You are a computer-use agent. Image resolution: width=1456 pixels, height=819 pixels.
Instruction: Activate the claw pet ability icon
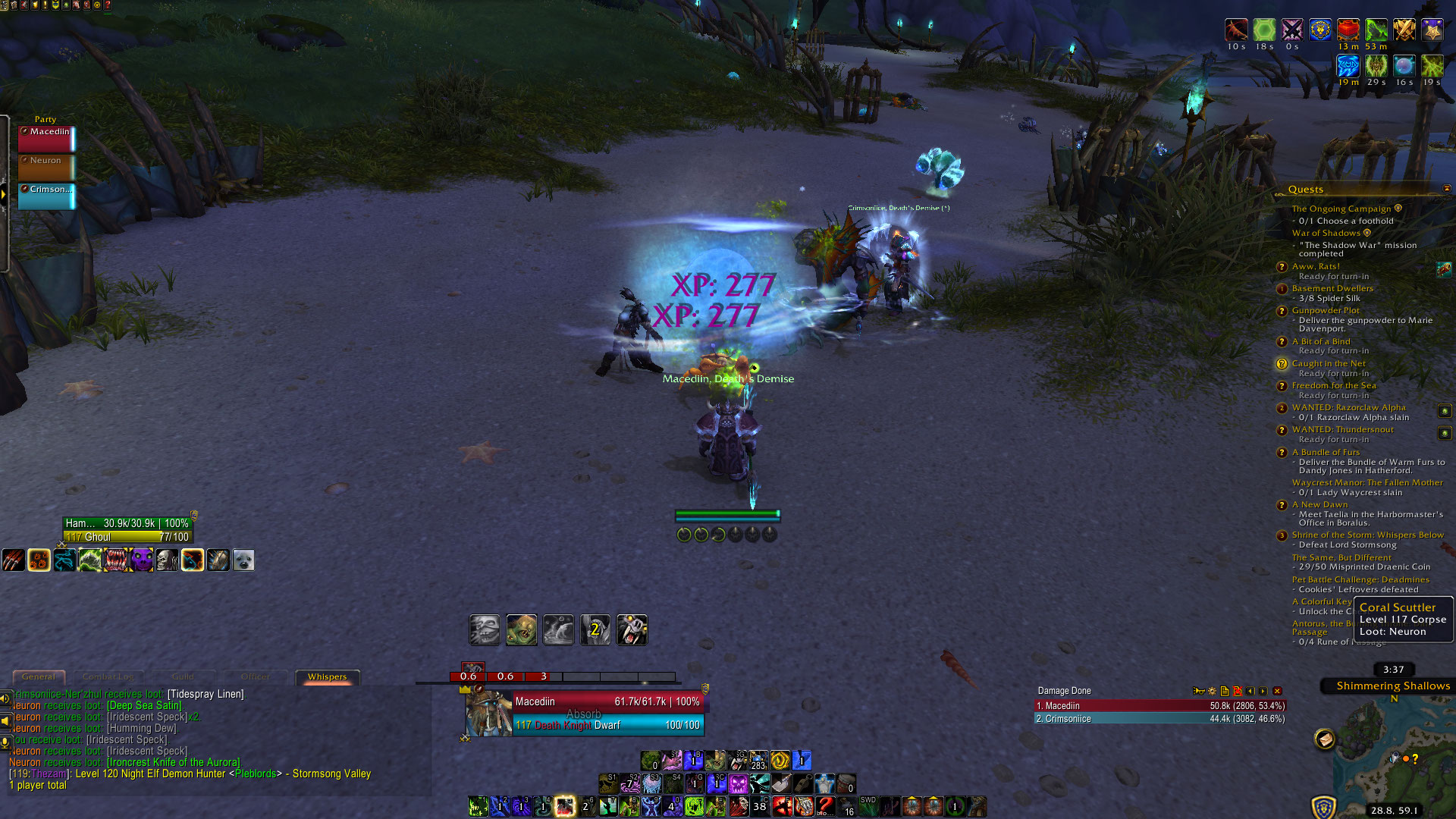13,560
